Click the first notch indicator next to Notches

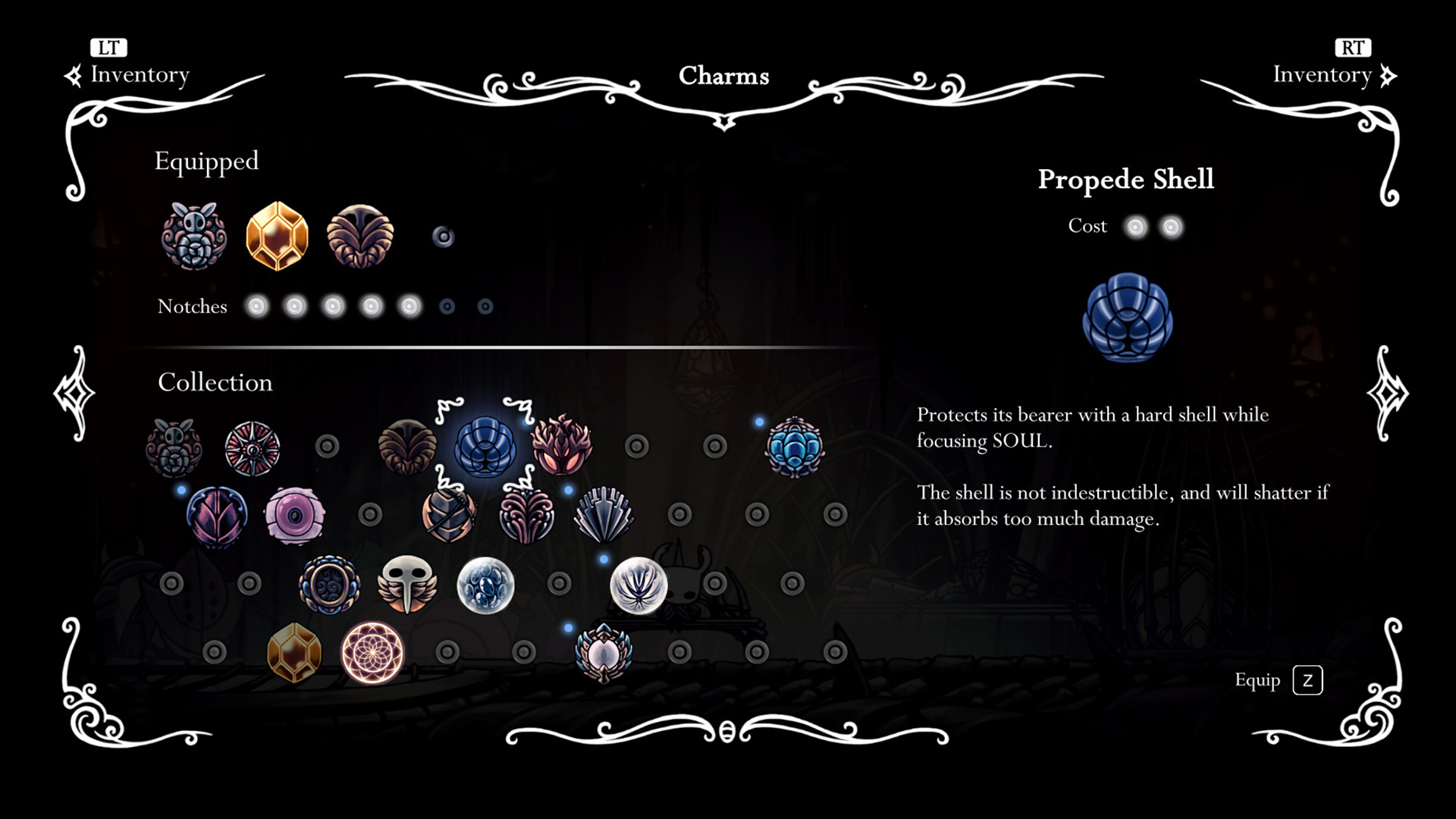point(257,306)
